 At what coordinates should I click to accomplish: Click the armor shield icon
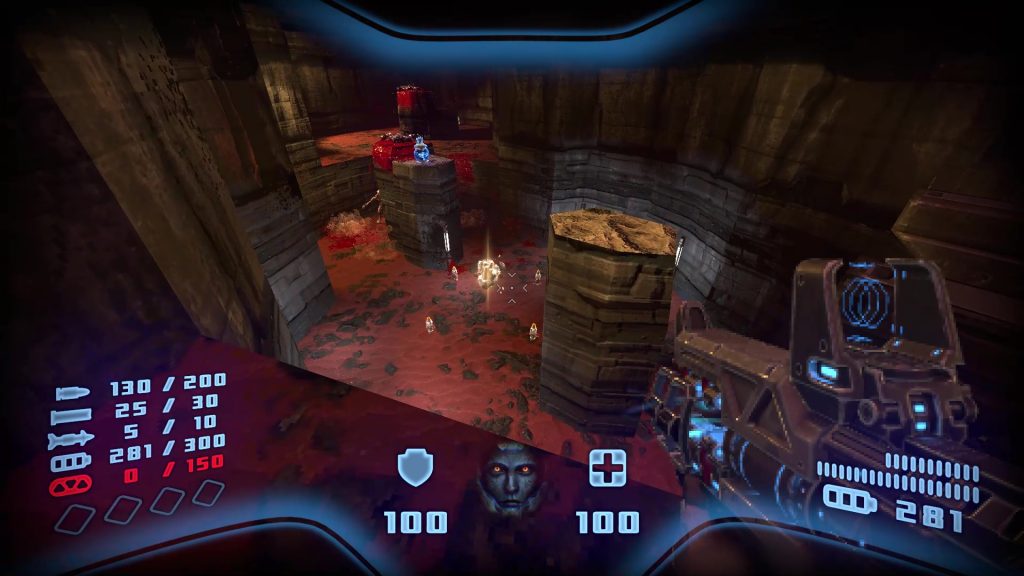(413, 467)
